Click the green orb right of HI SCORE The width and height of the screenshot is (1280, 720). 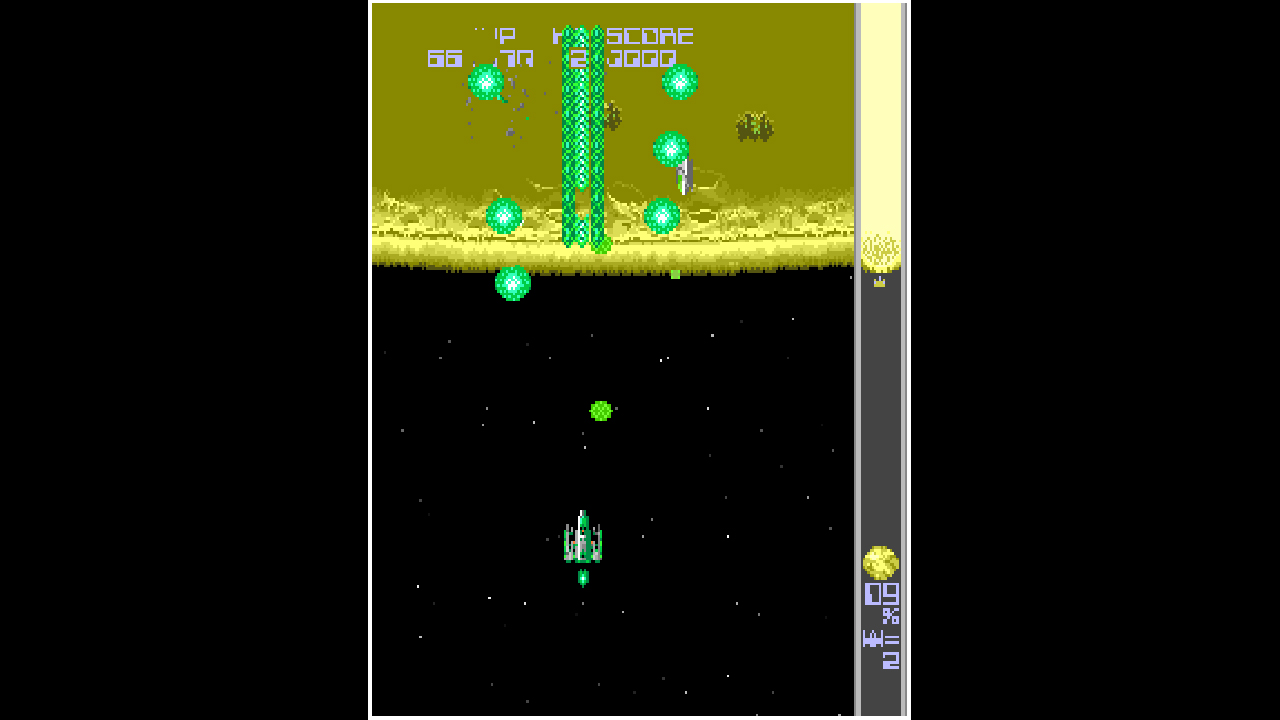pyautogui.click(x=678, y=83)
